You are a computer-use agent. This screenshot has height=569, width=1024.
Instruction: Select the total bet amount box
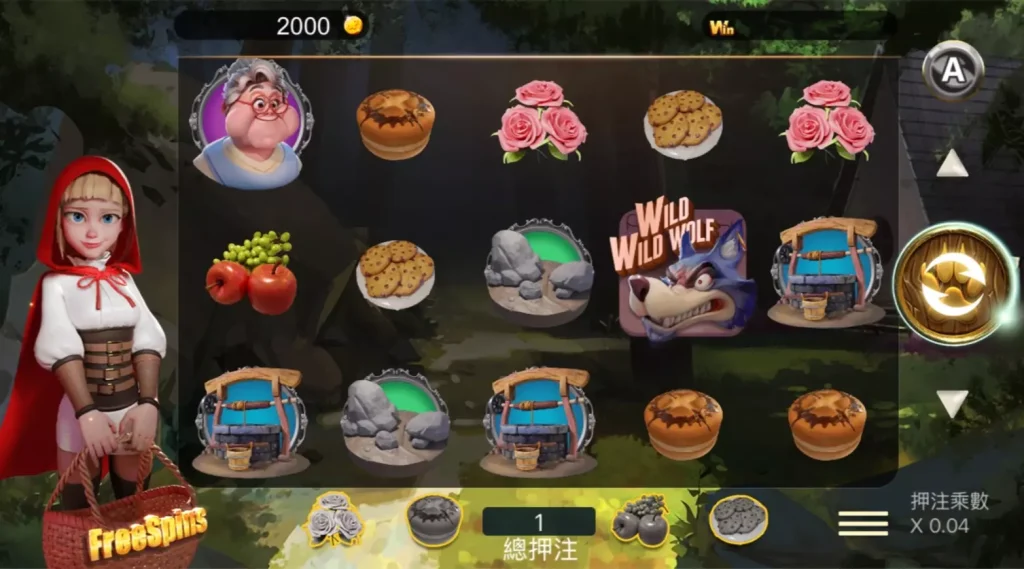click(x=538, y=522)
